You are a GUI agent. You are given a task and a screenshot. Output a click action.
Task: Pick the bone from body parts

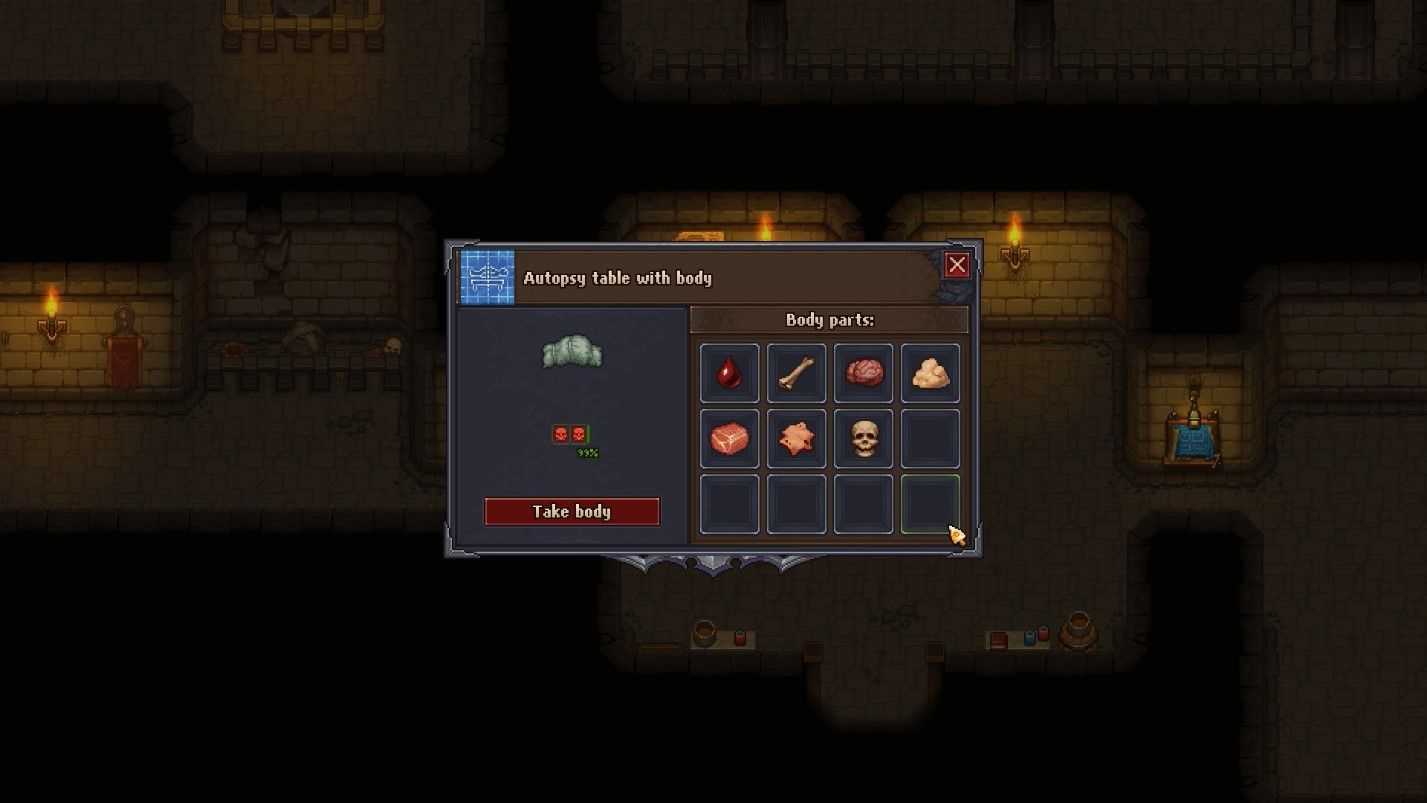pyautogui.click(x=796, y=373)
